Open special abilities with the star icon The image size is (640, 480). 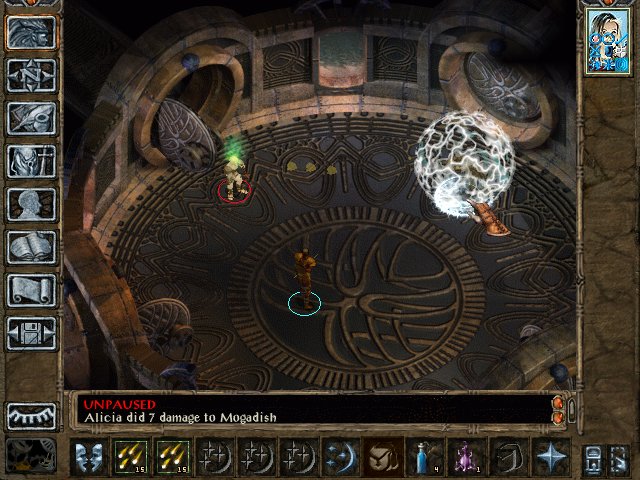click(550, 456)
